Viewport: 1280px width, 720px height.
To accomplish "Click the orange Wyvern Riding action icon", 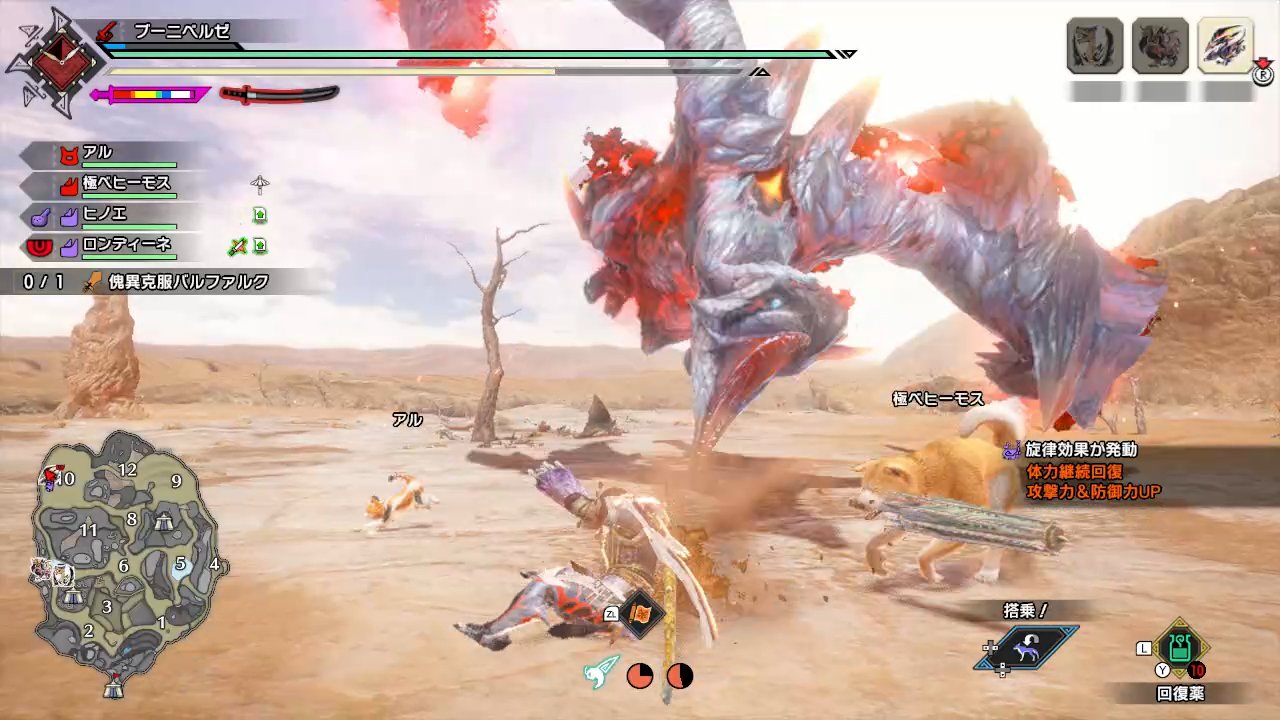I will click(639, 614).
